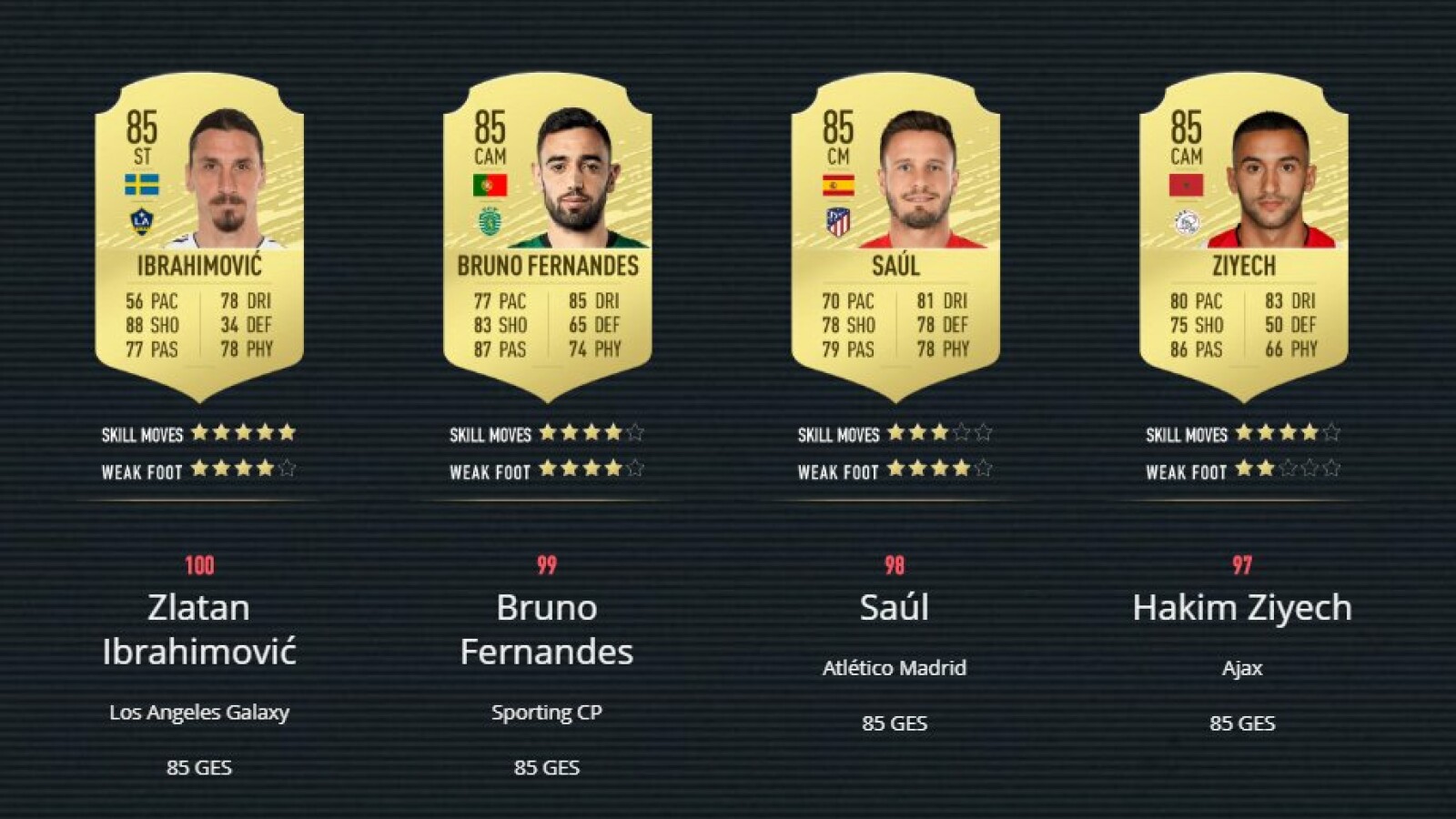Click the 85 GES label under Saúl
Screen dimensions: 1456x819
tap(897, 724)
